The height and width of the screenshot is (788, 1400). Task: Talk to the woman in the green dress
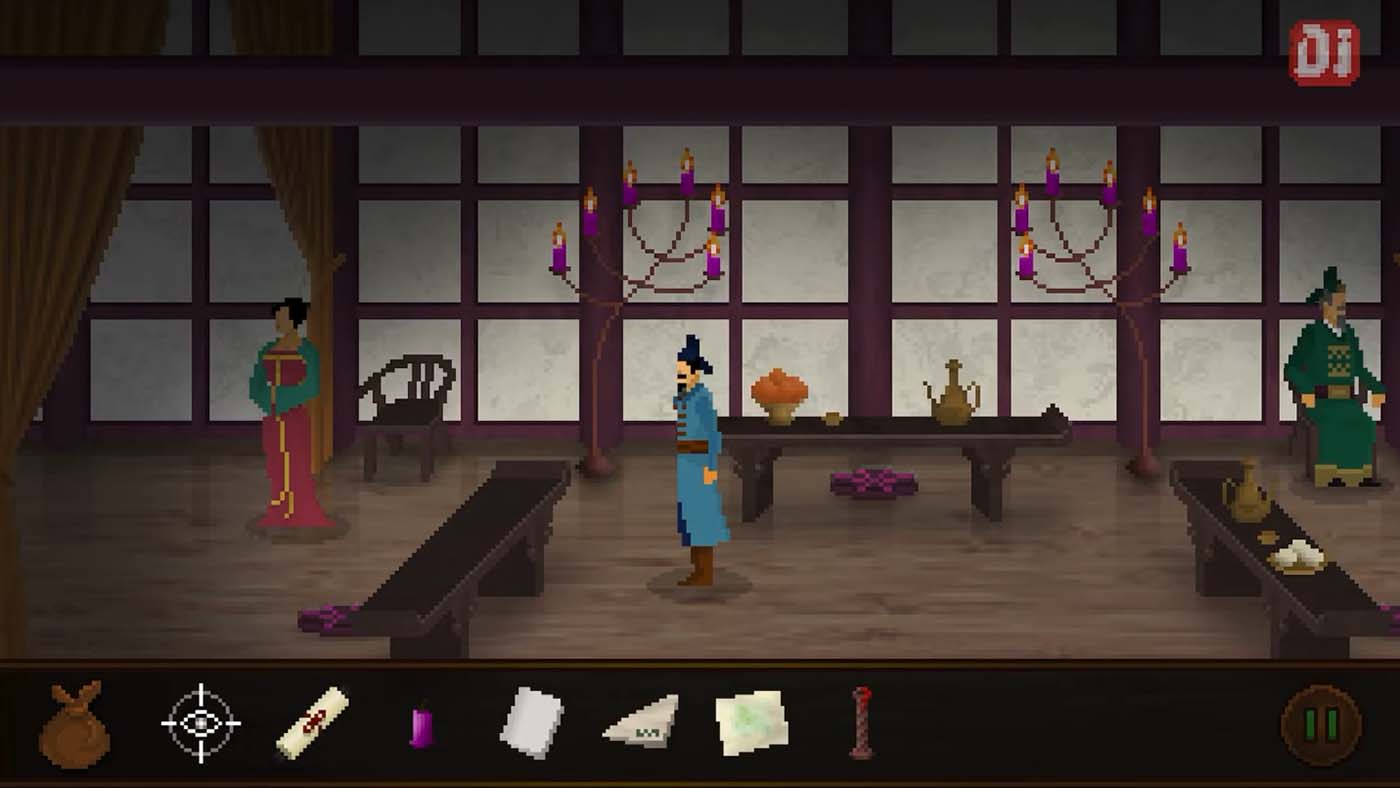point(287,420)
